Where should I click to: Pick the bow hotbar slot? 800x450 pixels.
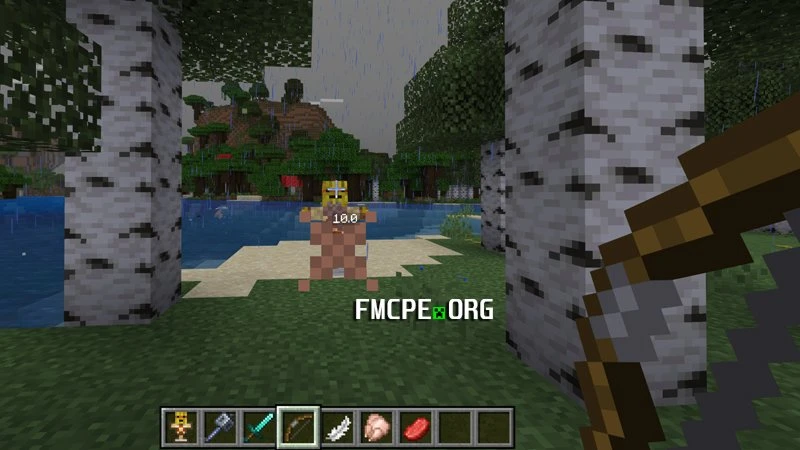pyautogui.click(x=298, y=427)
